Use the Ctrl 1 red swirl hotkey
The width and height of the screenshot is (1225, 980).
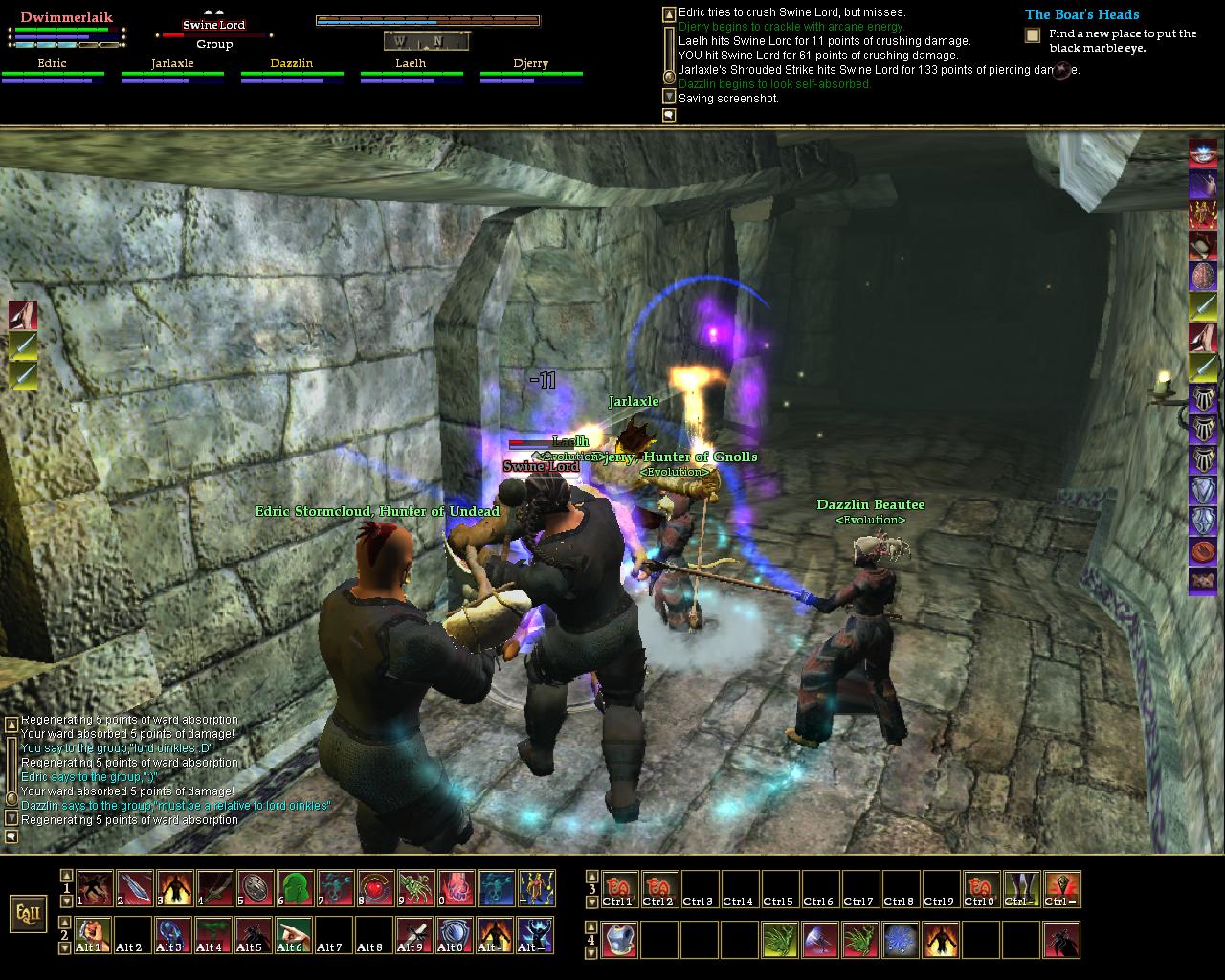(x=620, y=889)
